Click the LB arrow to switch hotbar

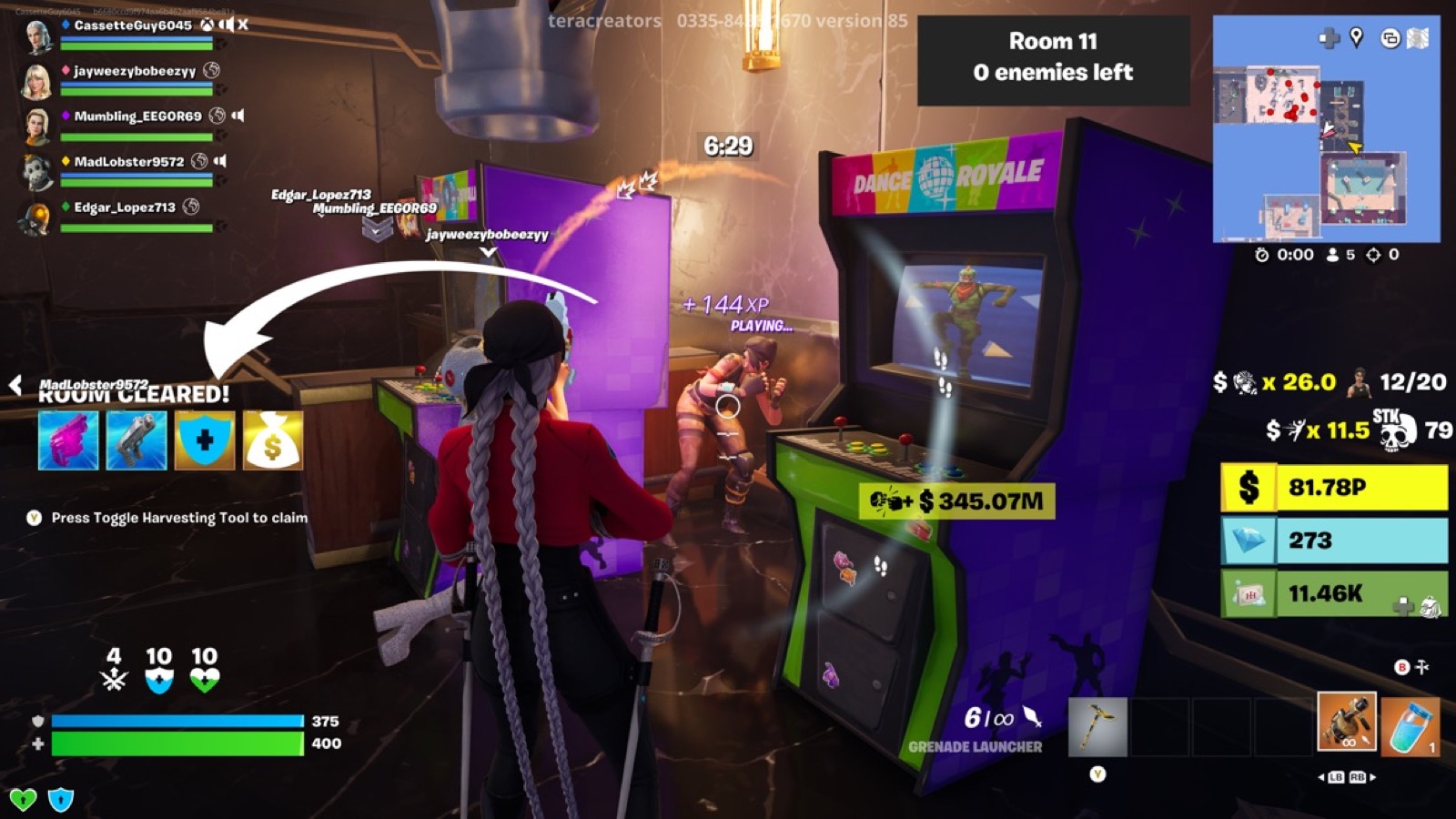[1335, 778]
